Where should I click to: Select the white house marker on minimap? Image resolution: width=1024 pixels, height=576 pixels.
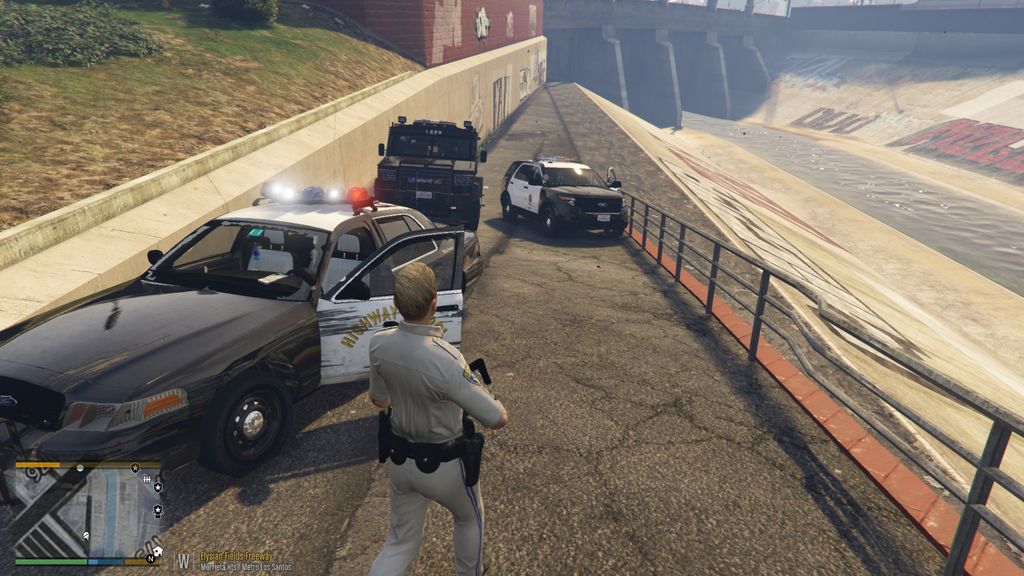(x=156, y=549)
